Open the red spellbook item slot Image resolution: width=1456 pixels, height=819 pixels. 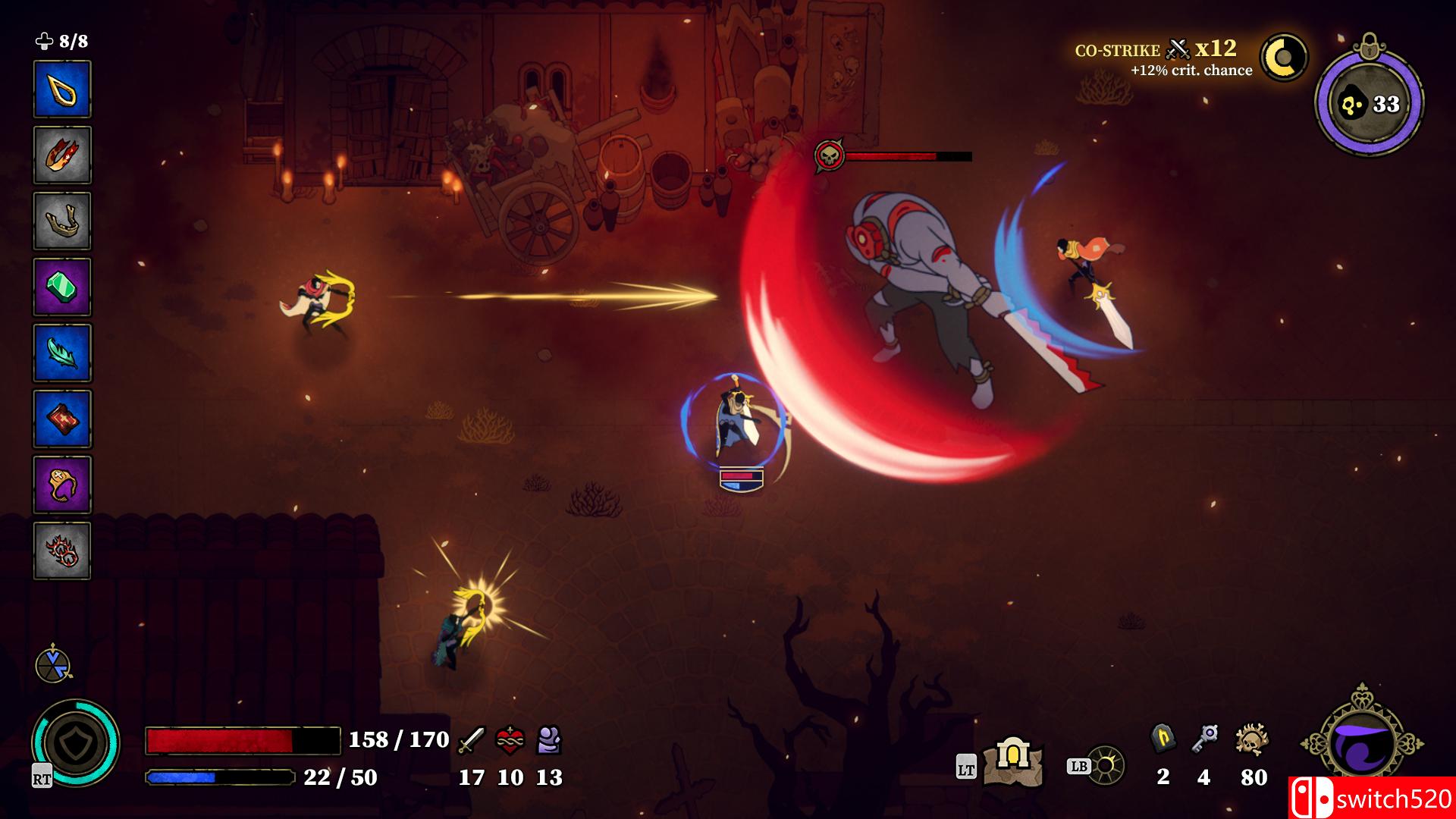tap(62, 419)
